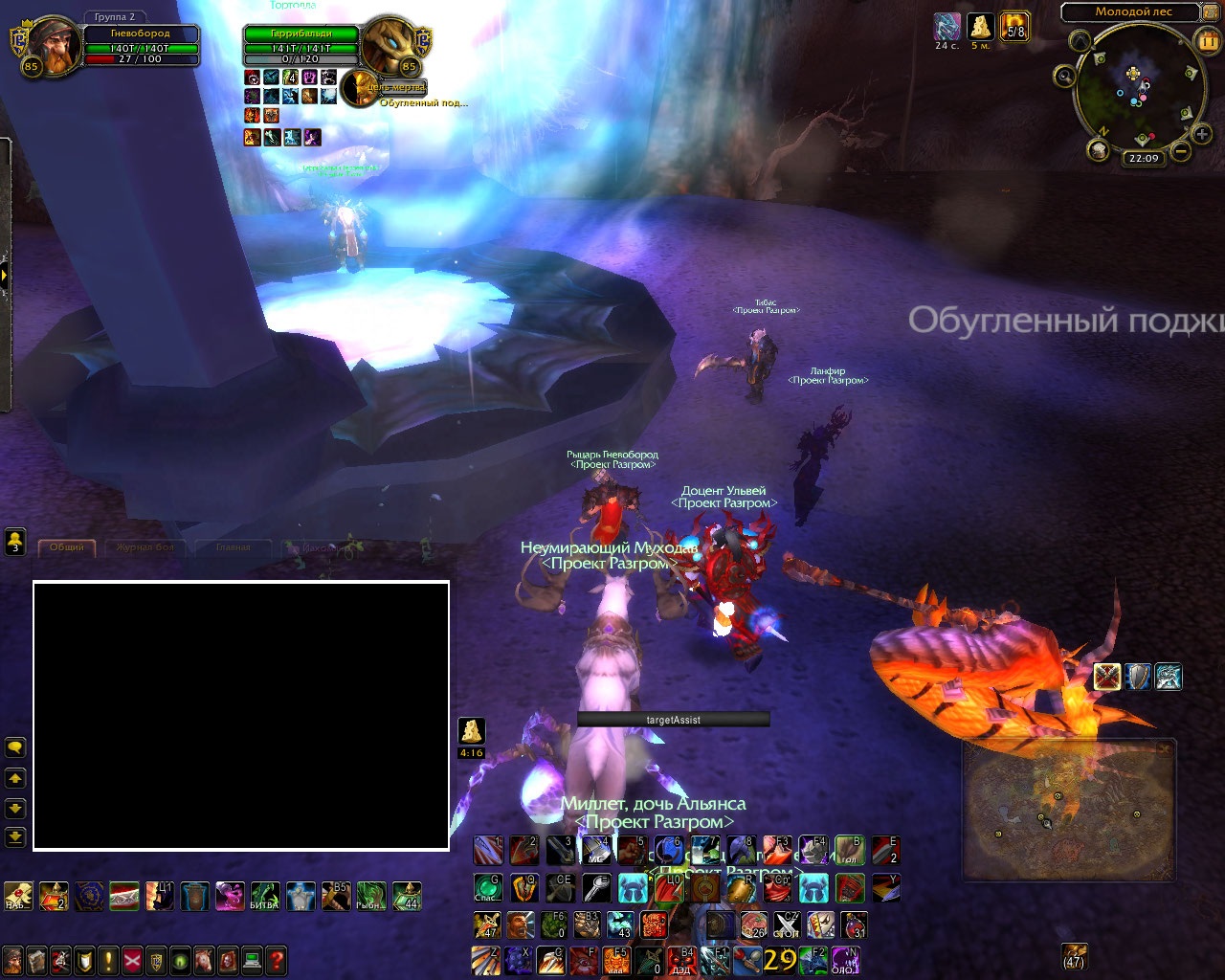Open the calendar button beside the minimap
Image resolution: width=1225 pixels, height=980 pixels.
[x=1207, y=39]
